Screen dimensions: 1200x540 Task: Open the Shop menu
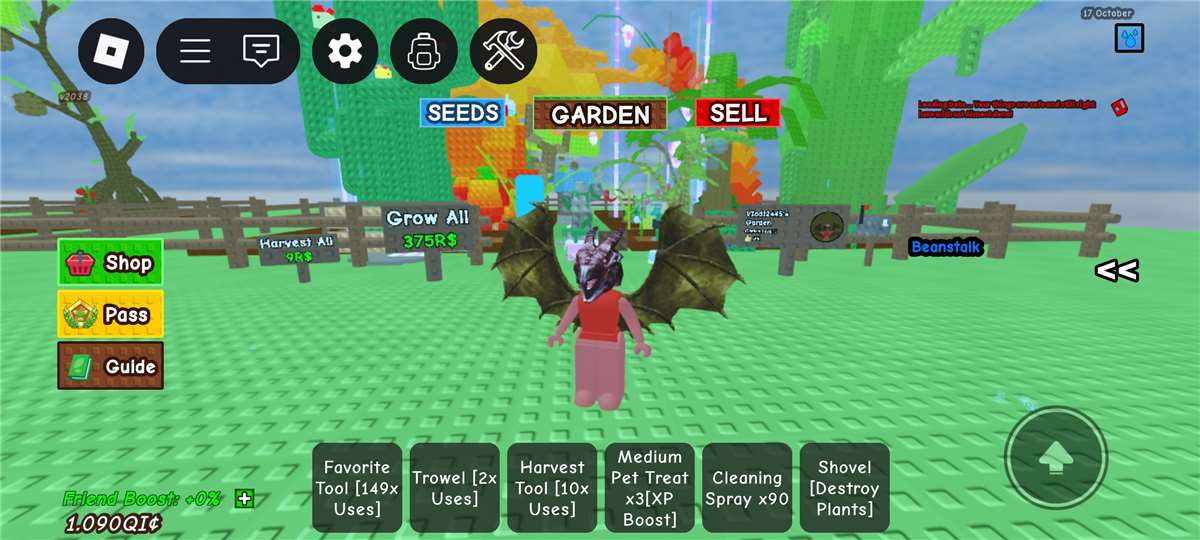coord(110,263)
